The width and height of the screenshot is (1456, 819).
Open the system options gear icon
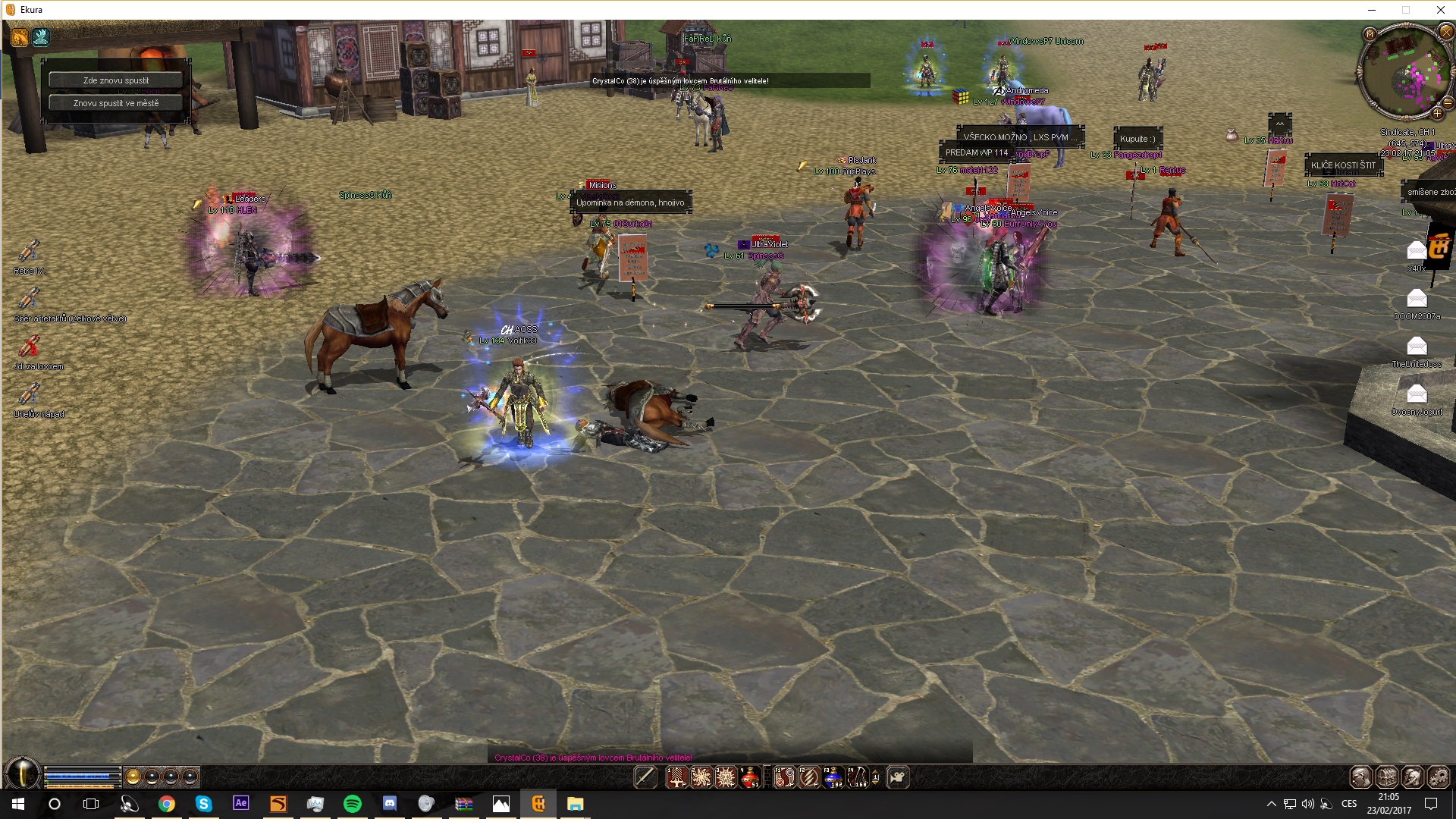pyautogui.click(x=1439, y=777)
